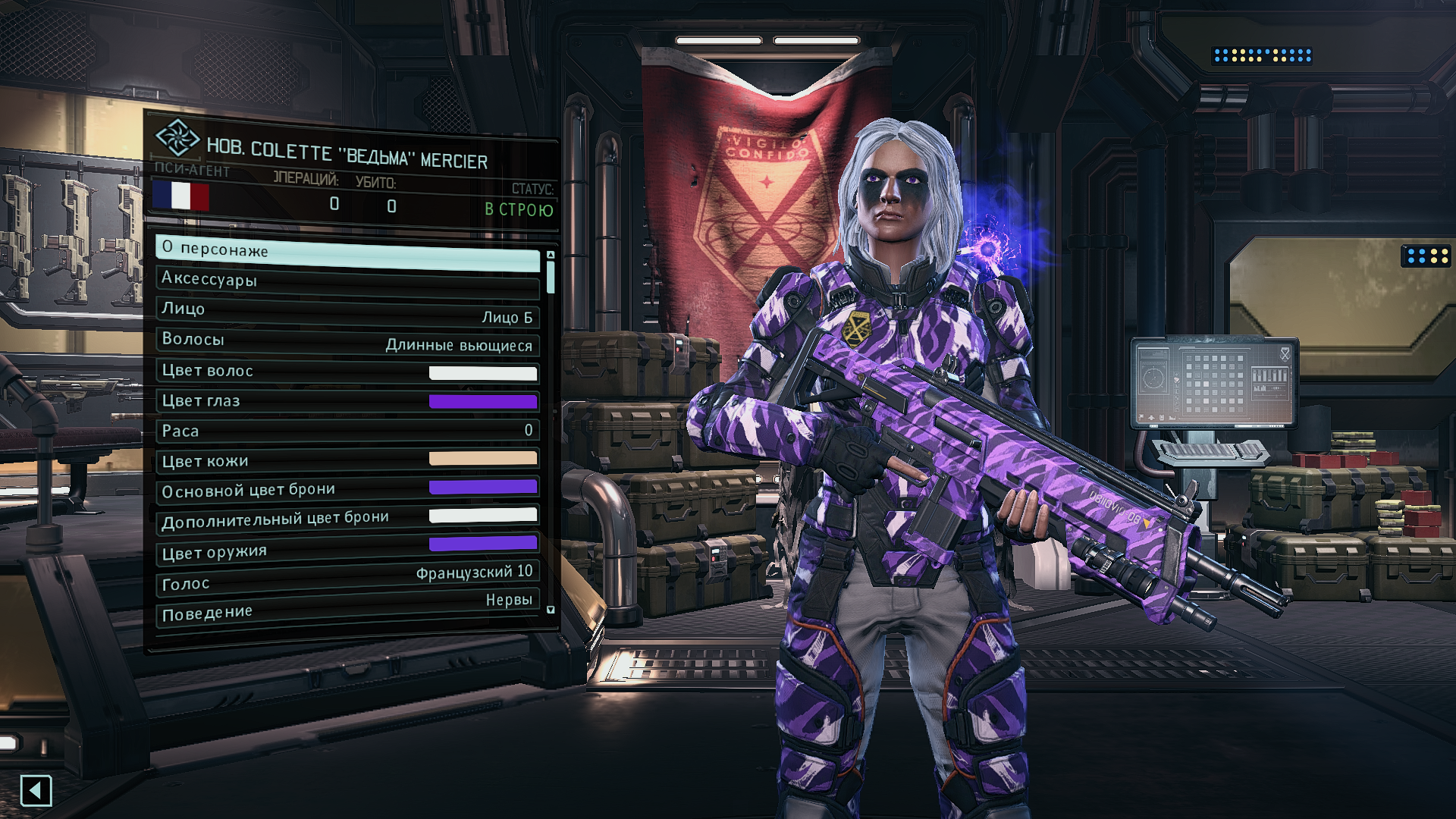Screen dimensions: 1456x819
Task: Open "Дополнительный цвет брони" secondary color
Action: 347,519
